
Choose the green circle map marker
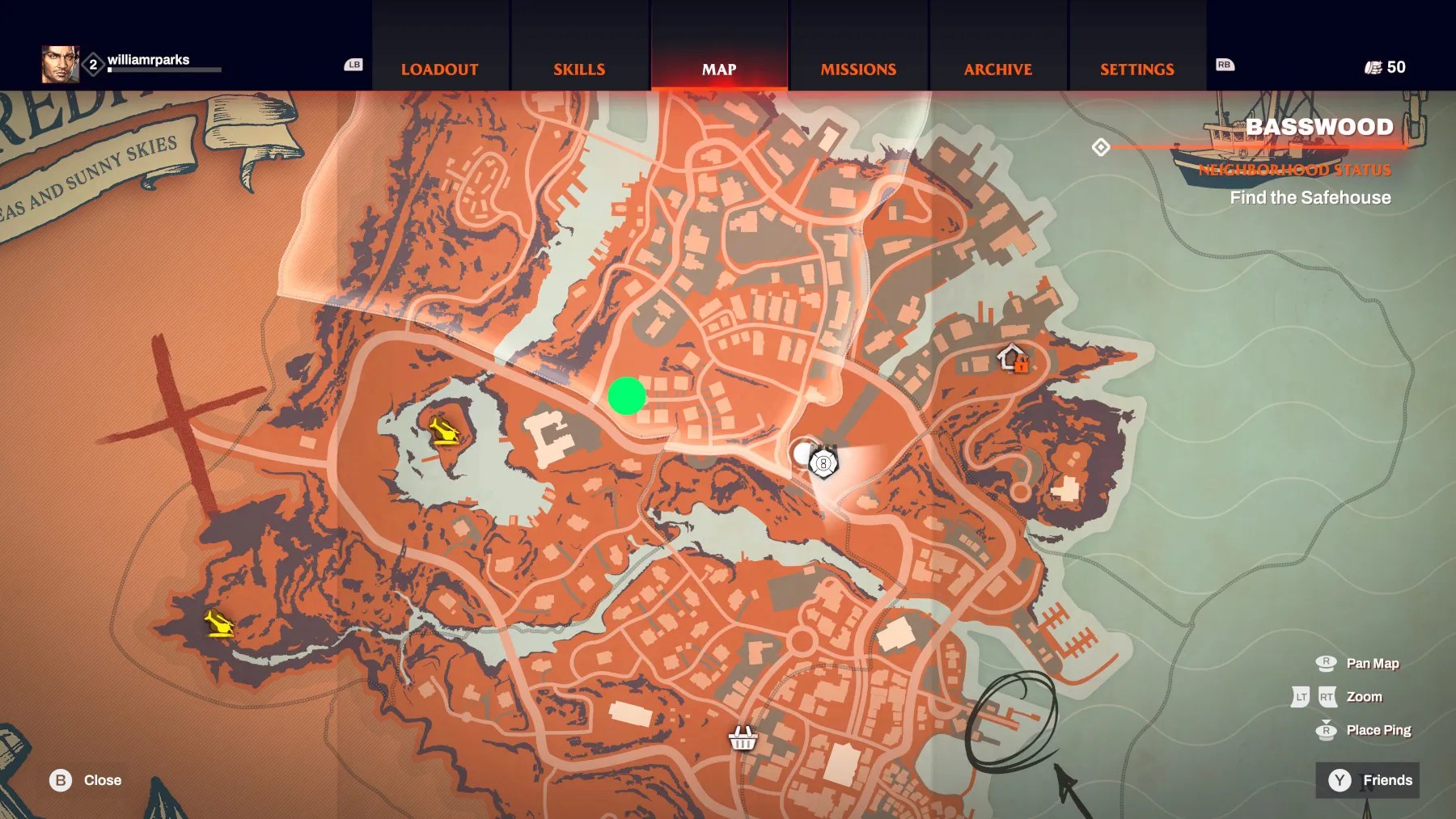point(627,396)
